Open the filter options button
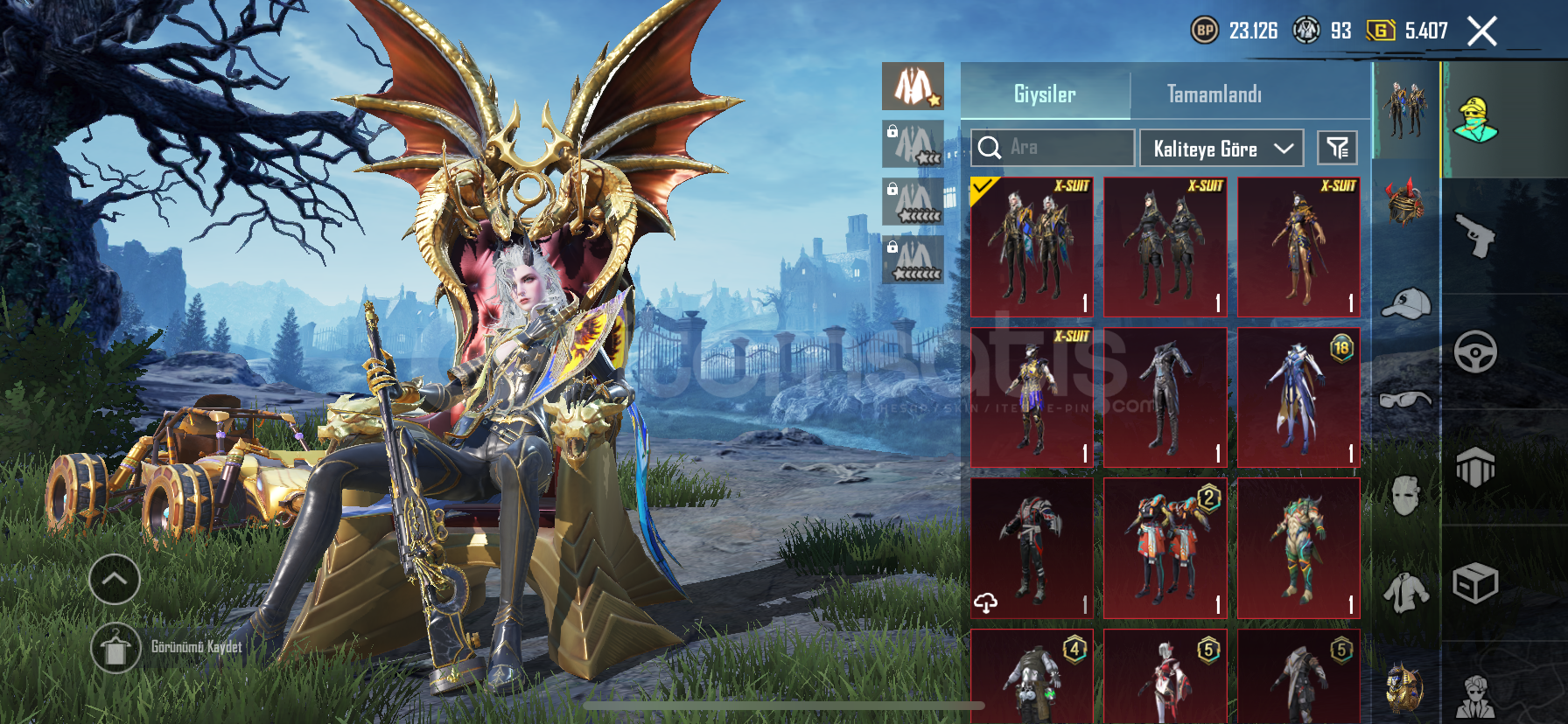The height and width of the screenshot is (724, 1568). 1337,149
